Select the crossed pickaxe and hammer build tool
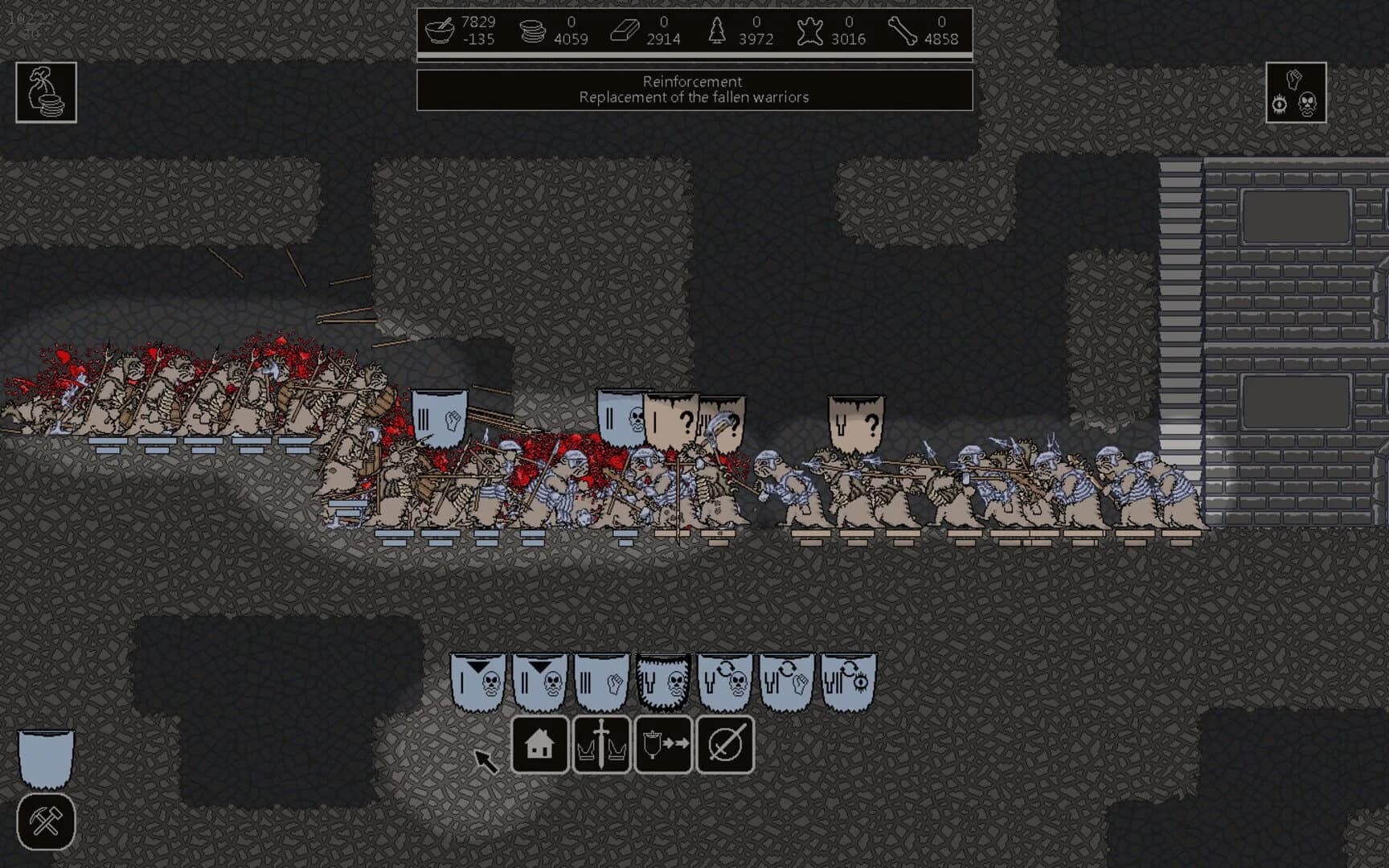 click(x=44, y=821)
